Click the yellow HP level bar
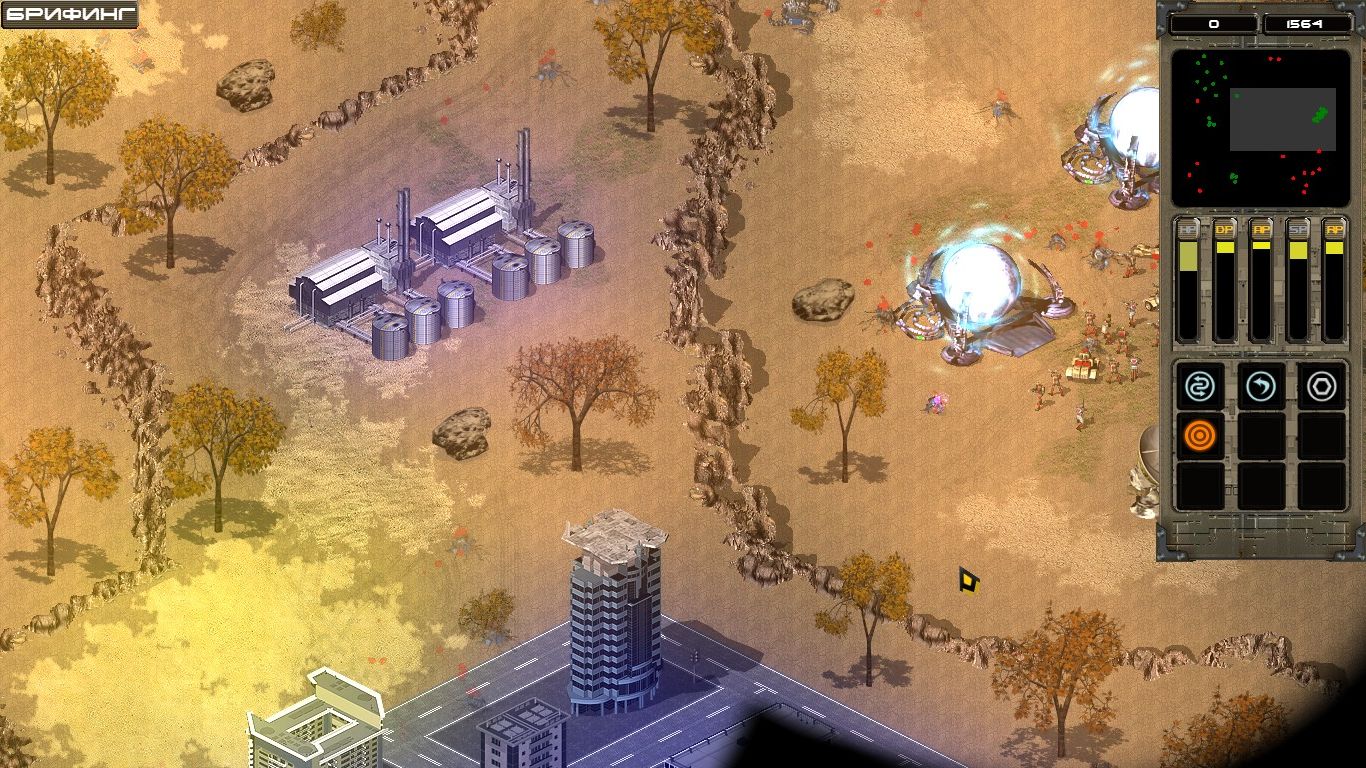 tap(1188, 258)
